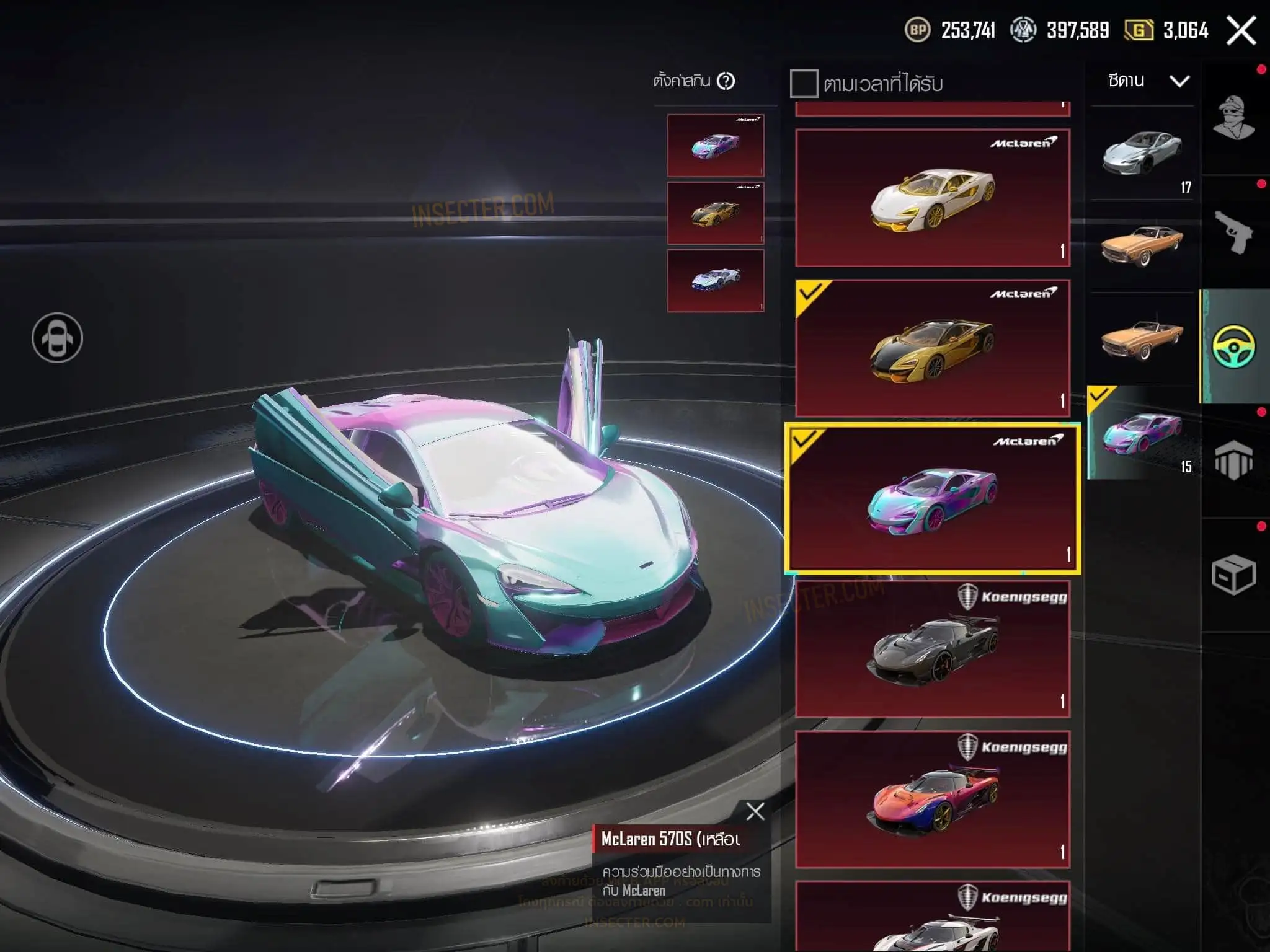Screen dimensions: 1270x952
Task: Switch to the weapons pistol tab
Action: (x=1234, y=232)
